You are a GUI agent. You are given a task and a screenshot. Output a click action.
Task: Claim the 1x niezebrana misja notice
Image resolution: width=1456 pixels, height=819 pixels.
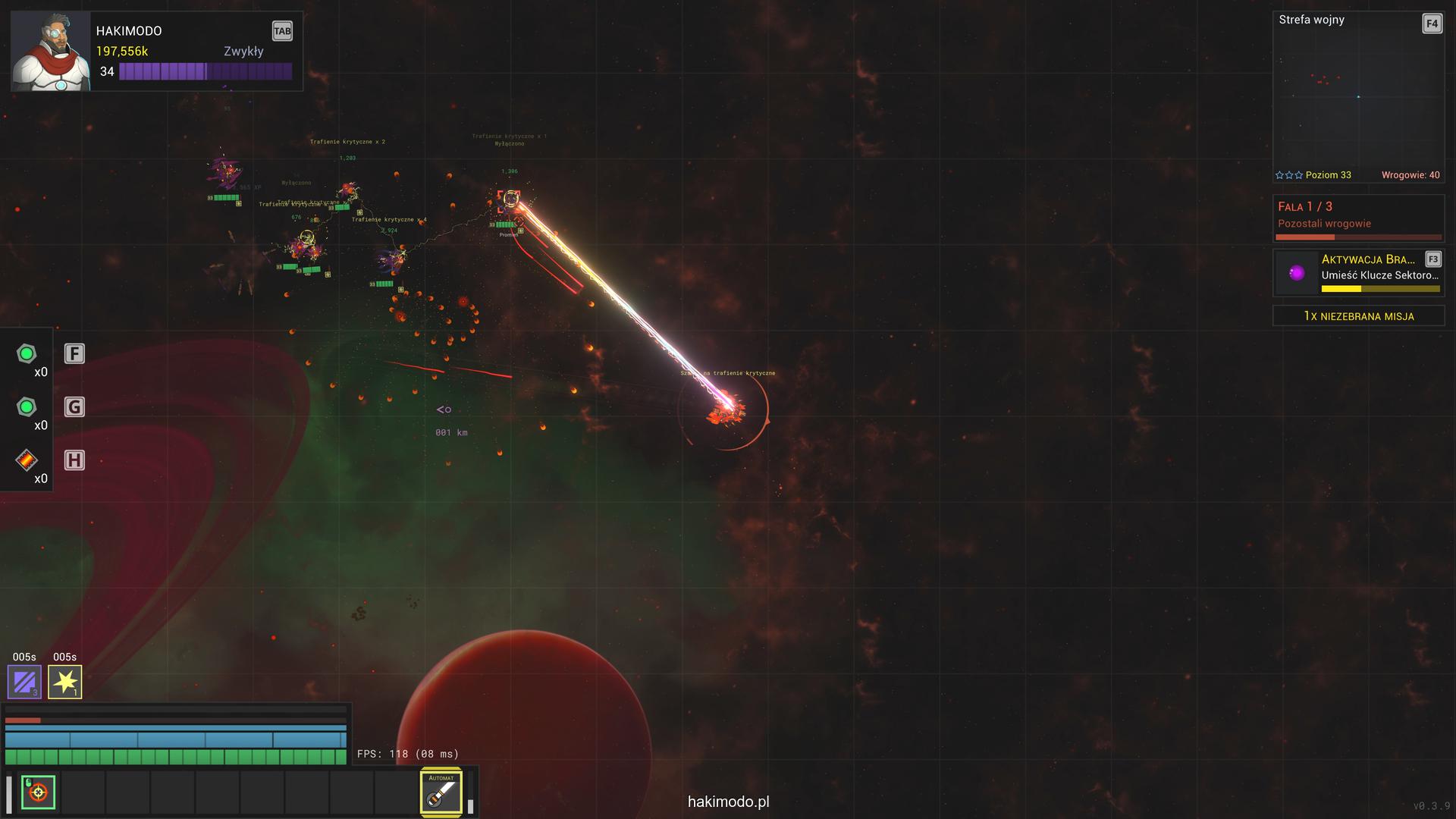(1358, 316)
